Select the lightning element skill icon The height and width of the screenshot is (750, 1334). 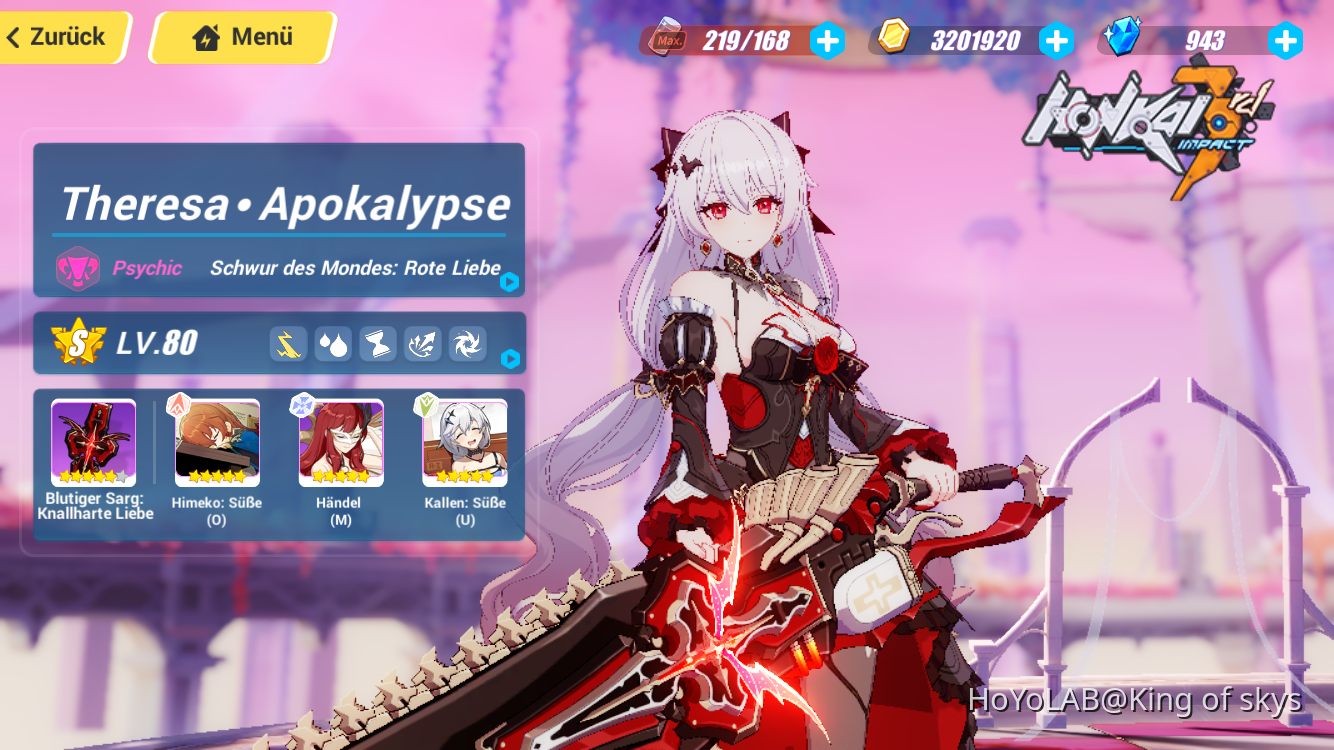[x=288, y=343]
